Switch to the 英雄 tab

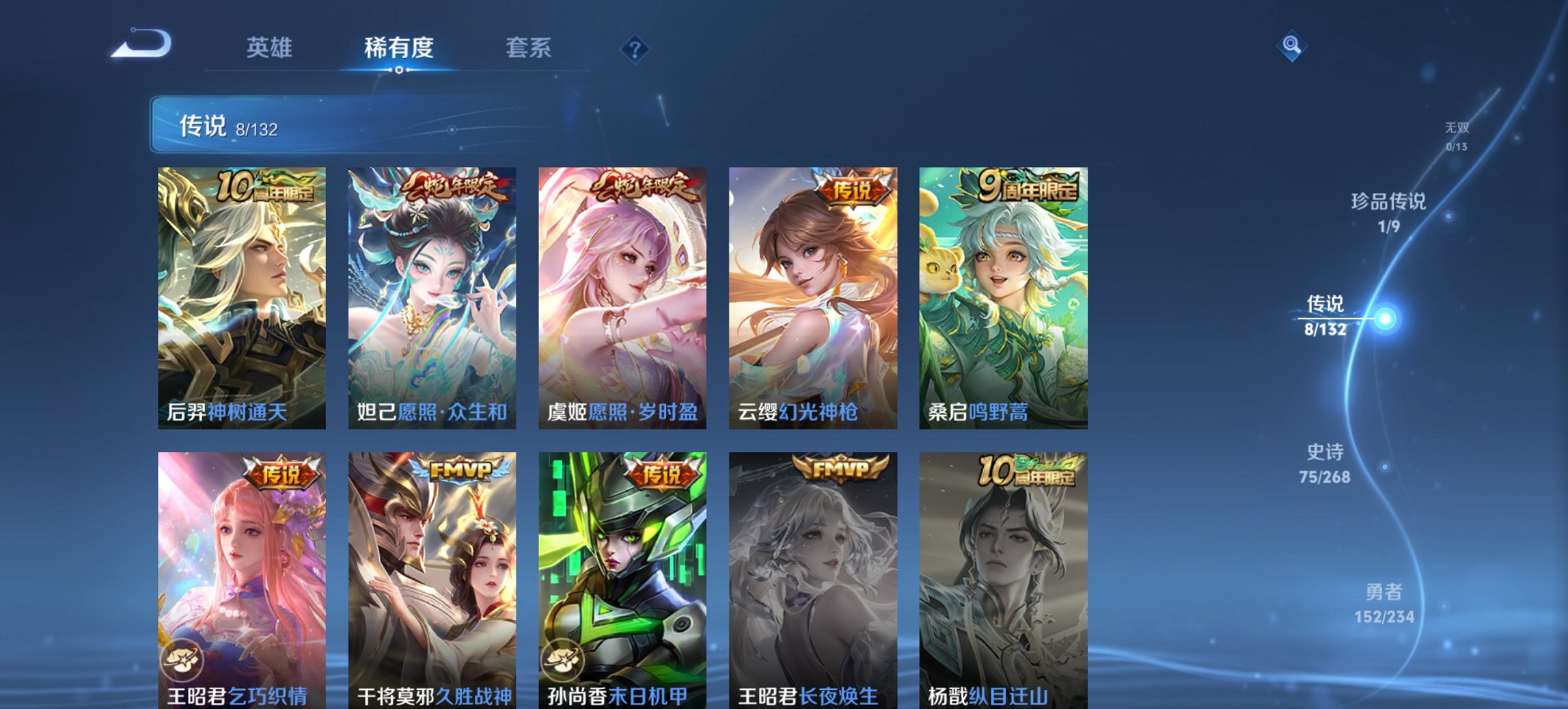click(x=271, y=48)
